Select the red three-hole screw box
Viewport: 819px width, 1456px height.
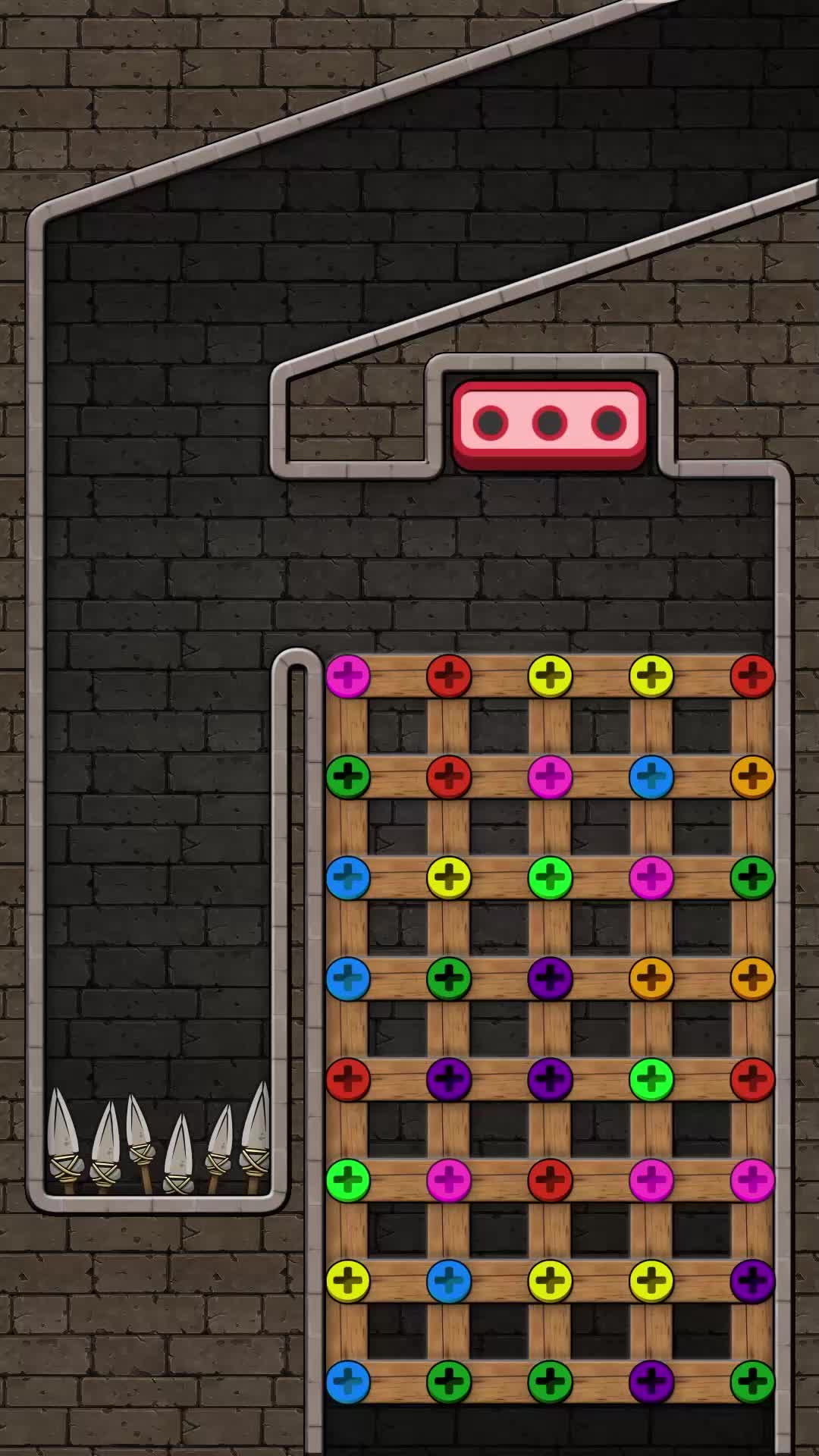coord(549,423)
